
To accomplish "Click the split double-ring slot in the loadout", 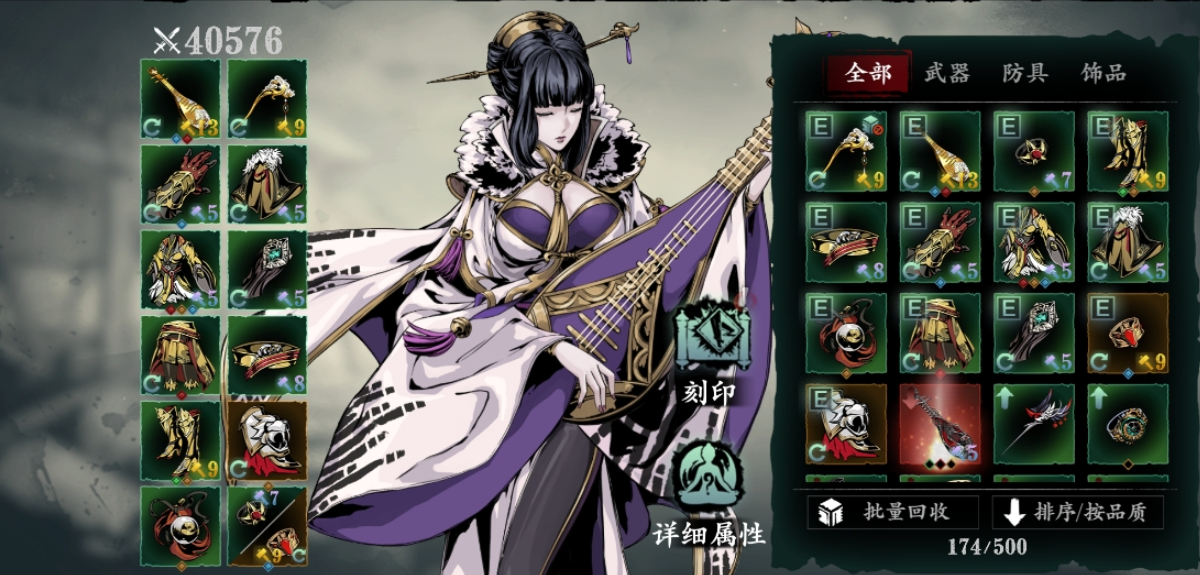I will [267, 525].
